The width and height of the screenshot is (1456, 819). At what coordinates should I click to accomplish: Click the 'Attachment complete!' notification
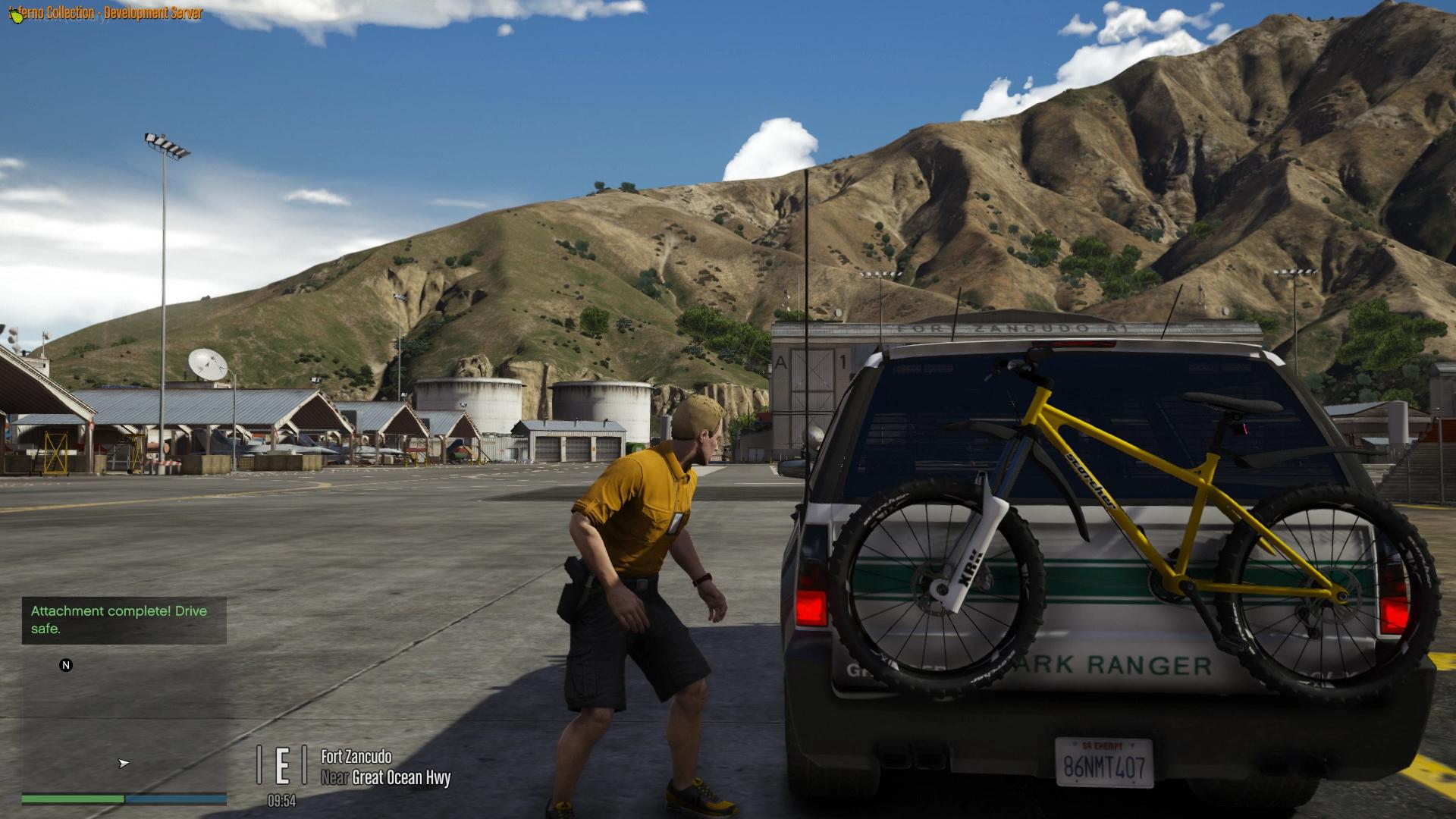(x=124, y=620)
